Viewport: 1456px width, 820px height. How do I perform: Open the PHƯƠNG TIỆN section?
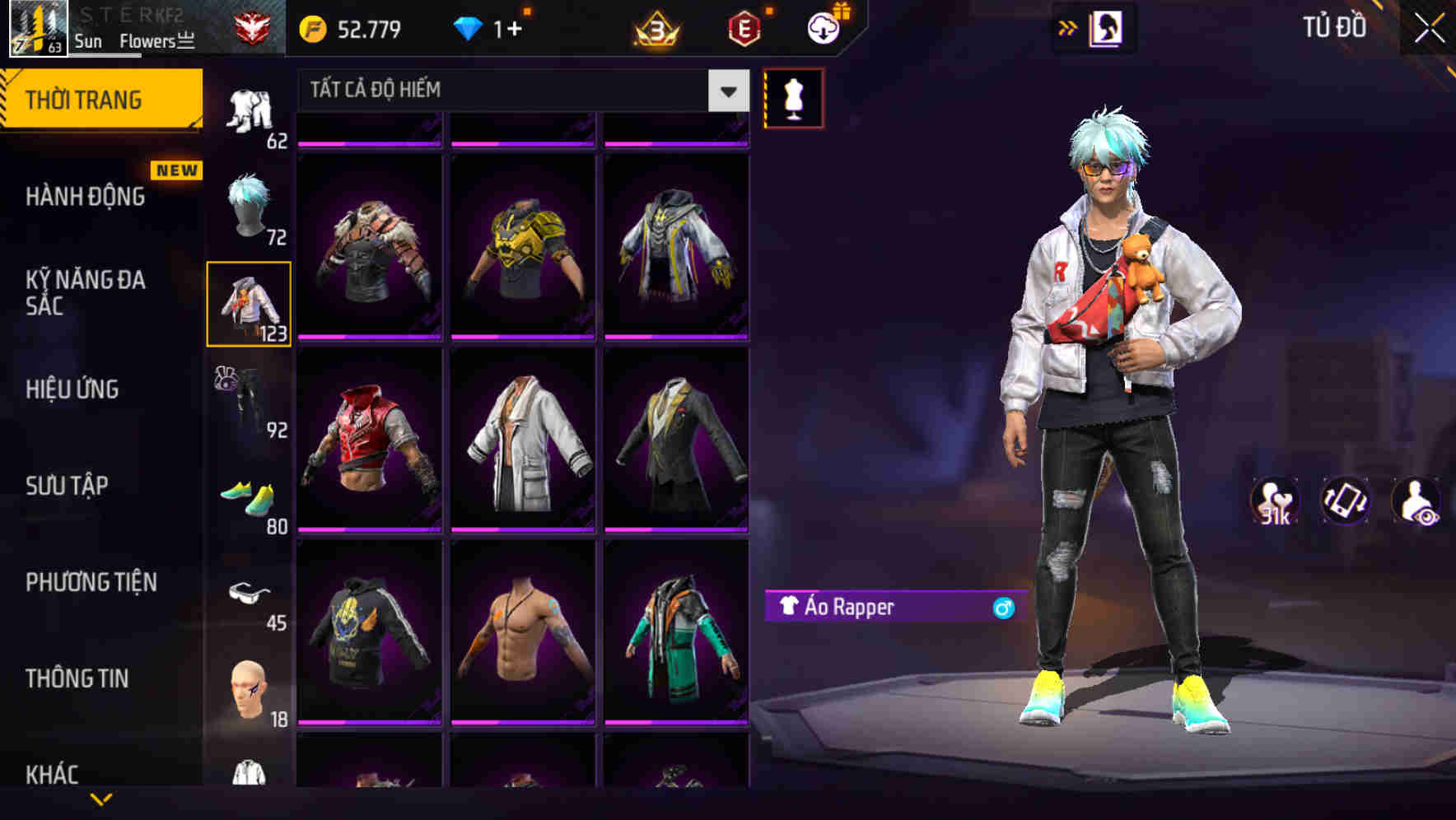pyautogui.click(x=91, y=581)
